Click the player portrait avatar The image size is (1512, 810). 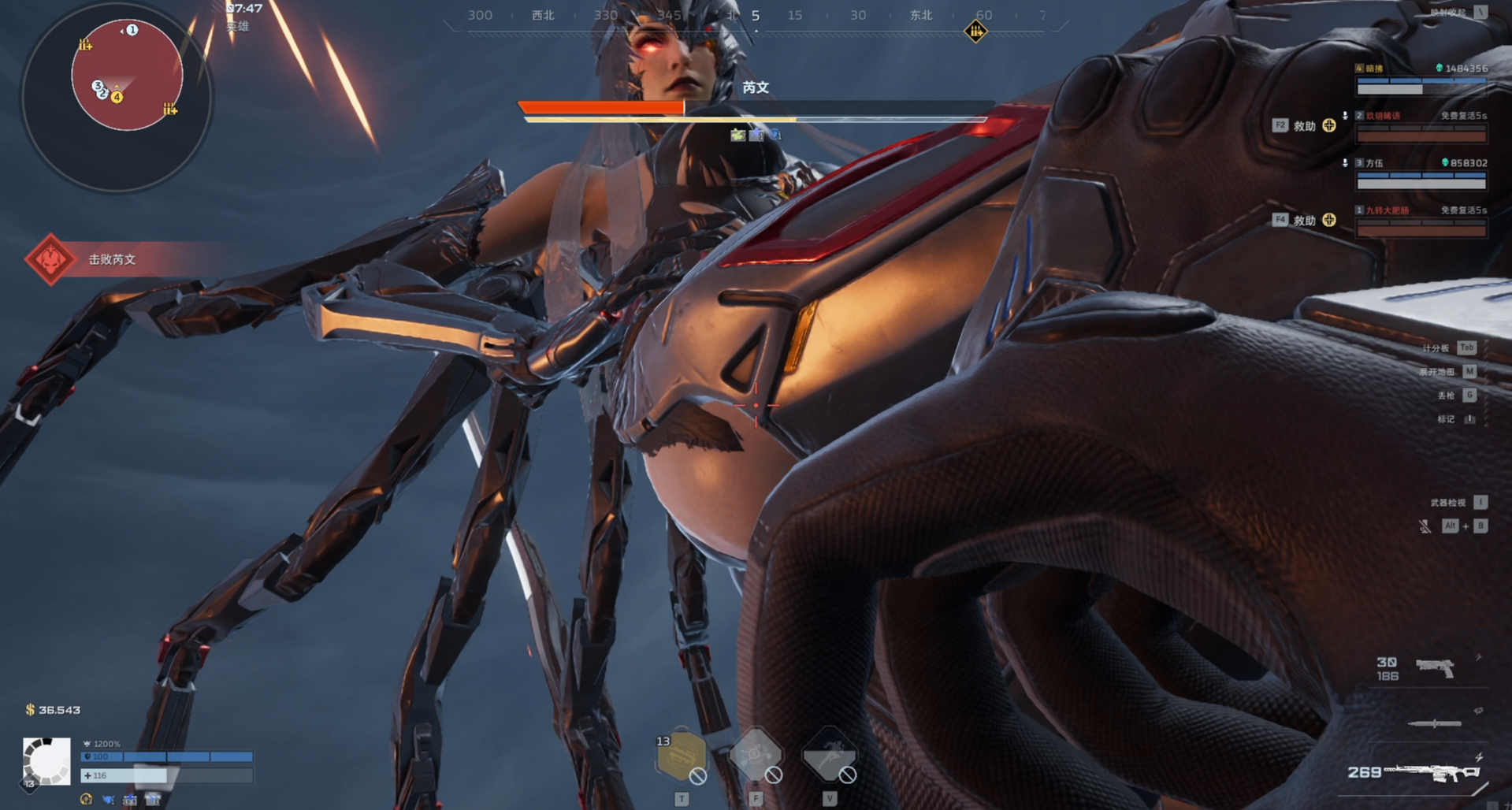point(46,760)
